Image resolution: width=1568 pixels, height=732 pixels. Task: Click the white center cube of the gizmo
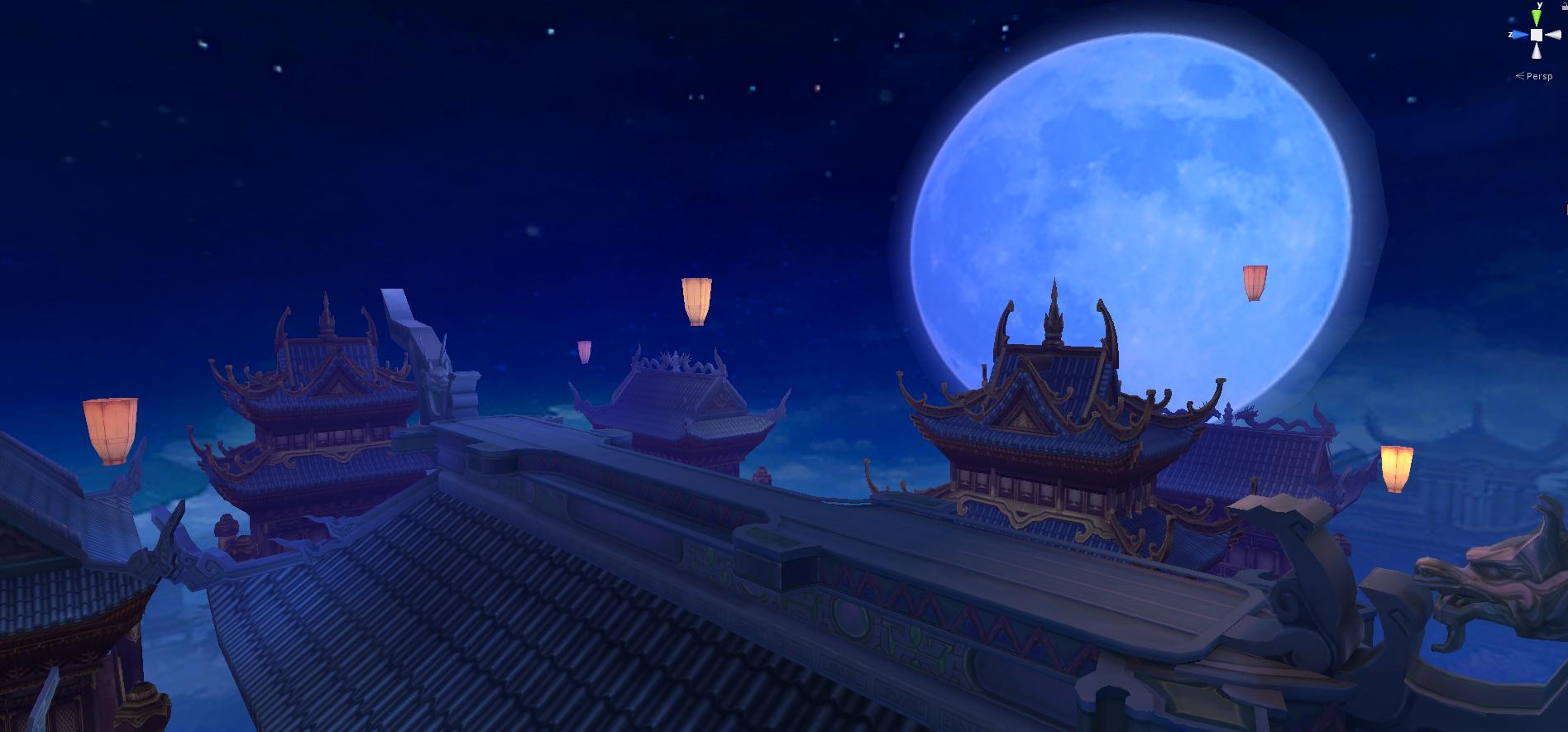(x=1536, y=35)
